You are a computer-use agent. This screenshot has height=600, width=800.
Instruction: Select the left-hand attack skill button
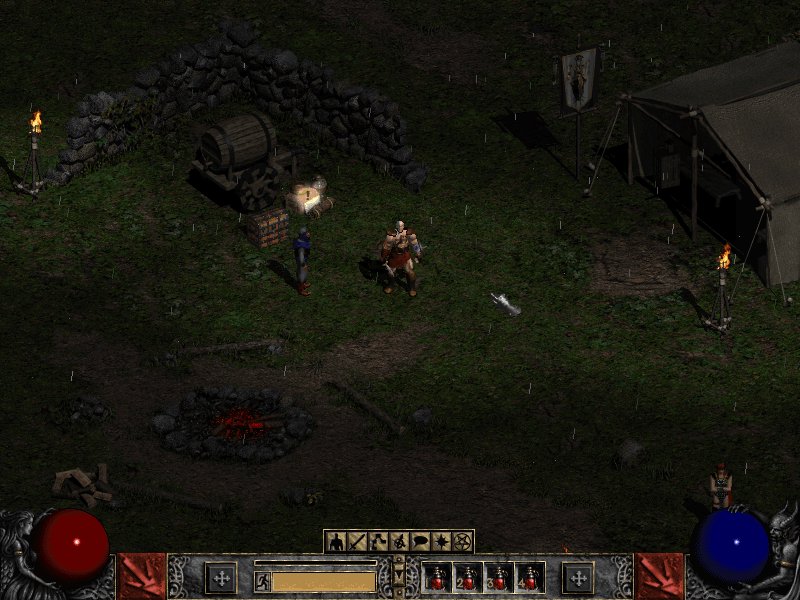[221, 578]
